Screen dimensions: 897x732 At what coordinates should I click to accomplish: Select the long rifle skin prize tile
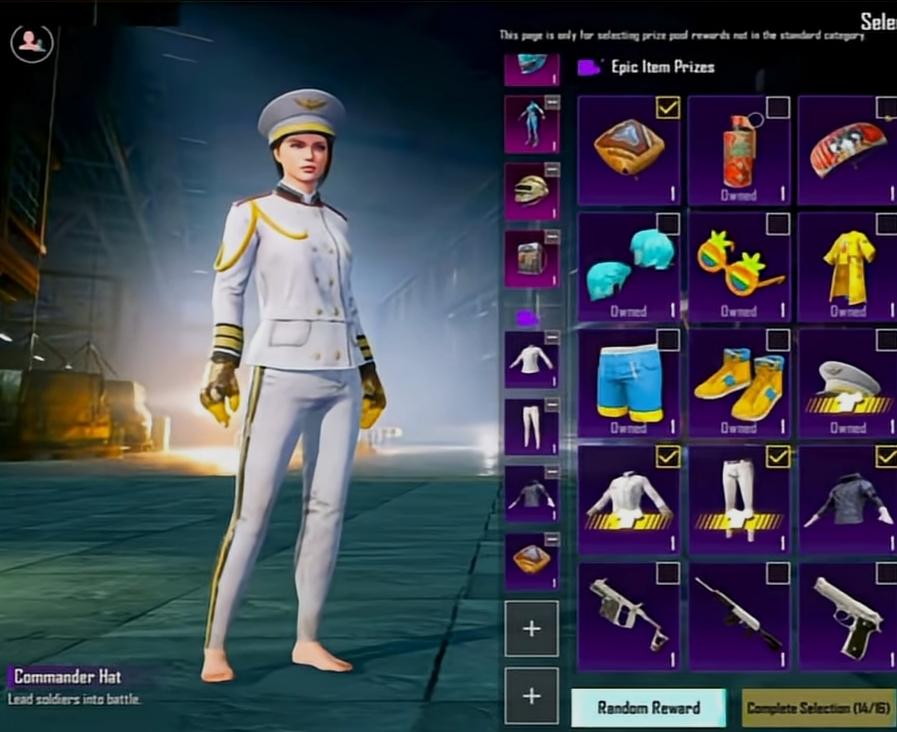point(739,616)
